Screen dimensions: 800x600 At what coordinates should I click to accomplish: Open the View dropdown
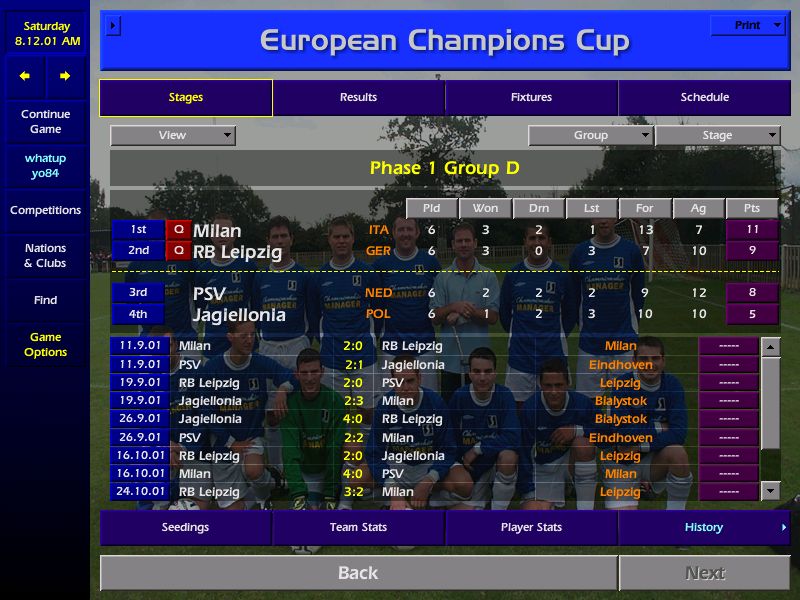point(173,135)
